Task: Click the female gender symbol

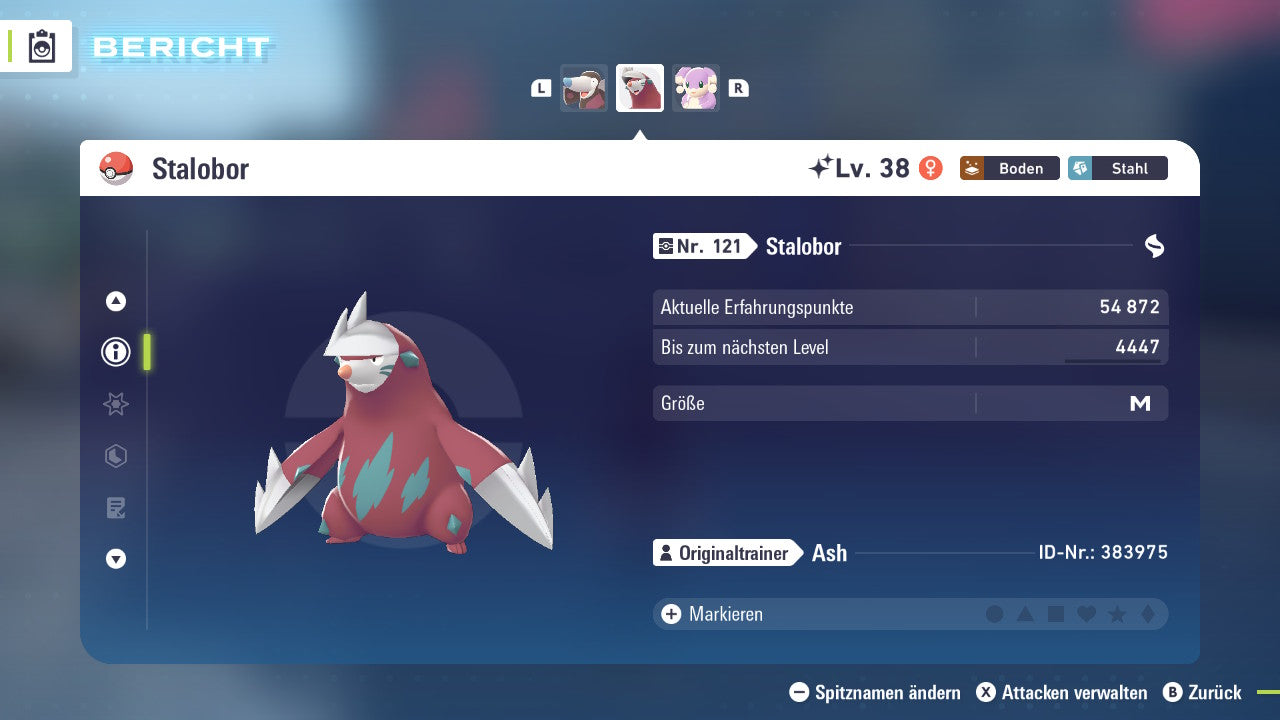Action: pos(931,168)
